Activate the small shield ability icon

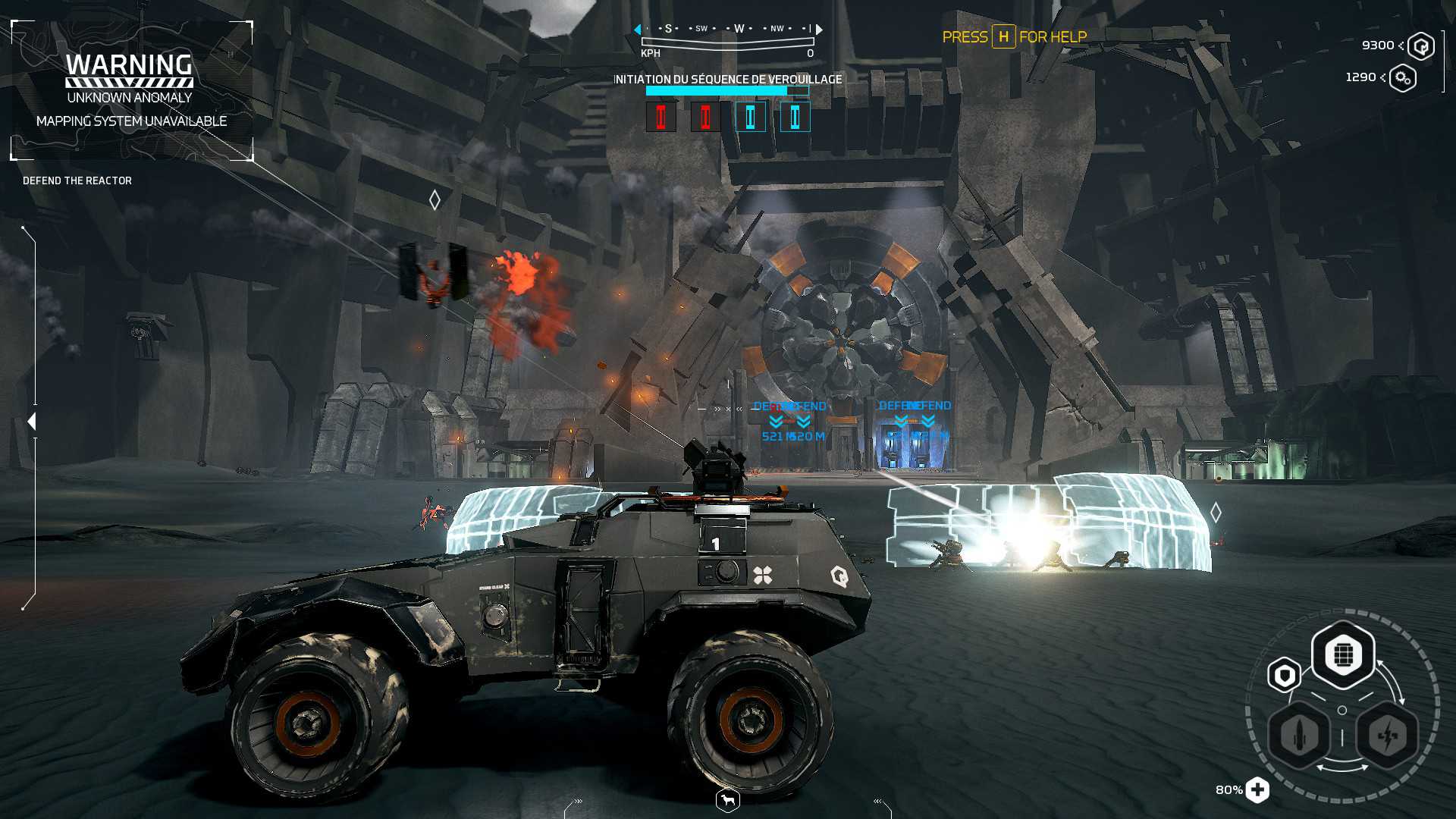tap(1284, 675)
